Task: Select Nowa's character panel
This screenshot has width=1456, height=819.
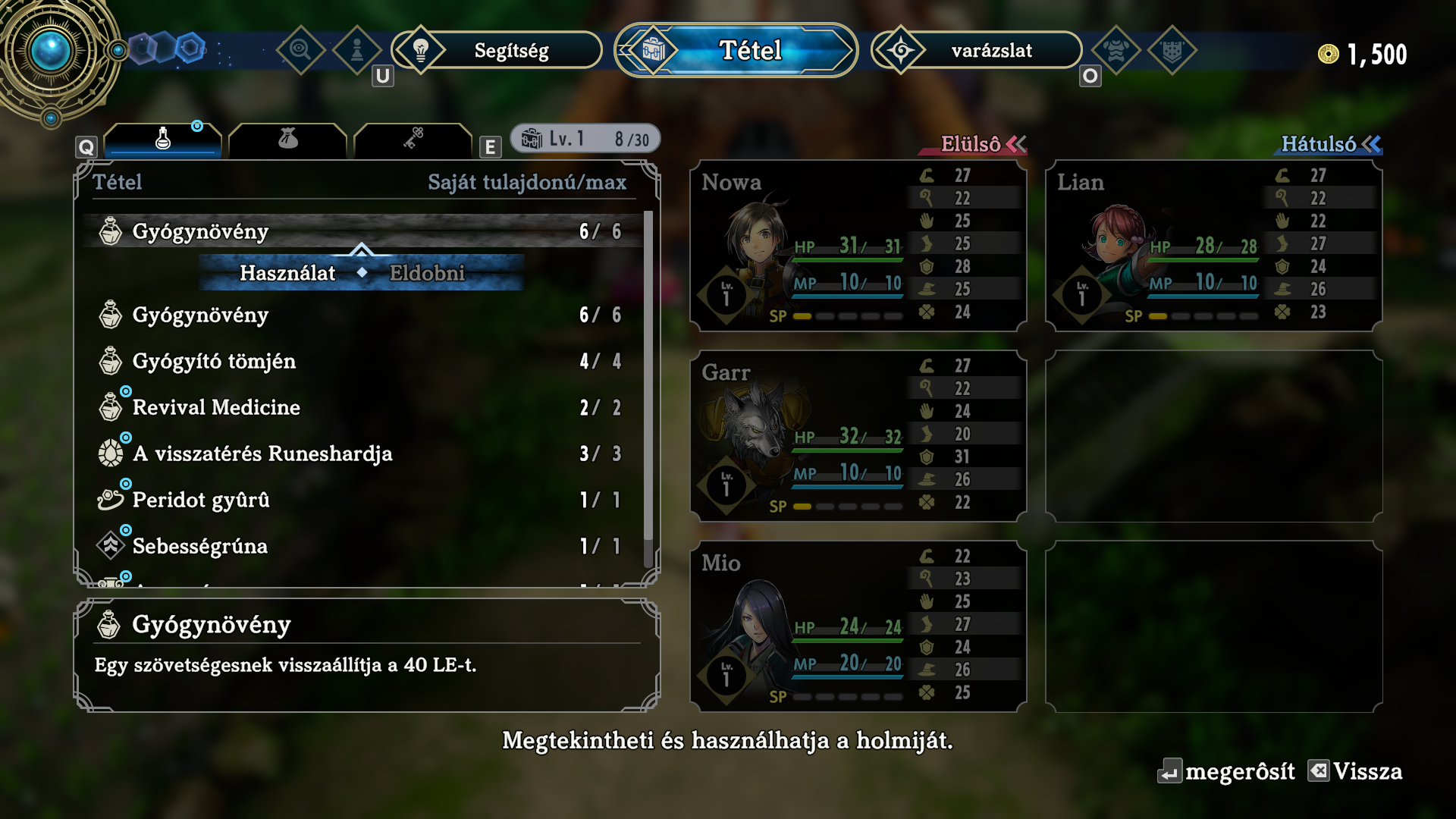Action: tap(858, 246)
